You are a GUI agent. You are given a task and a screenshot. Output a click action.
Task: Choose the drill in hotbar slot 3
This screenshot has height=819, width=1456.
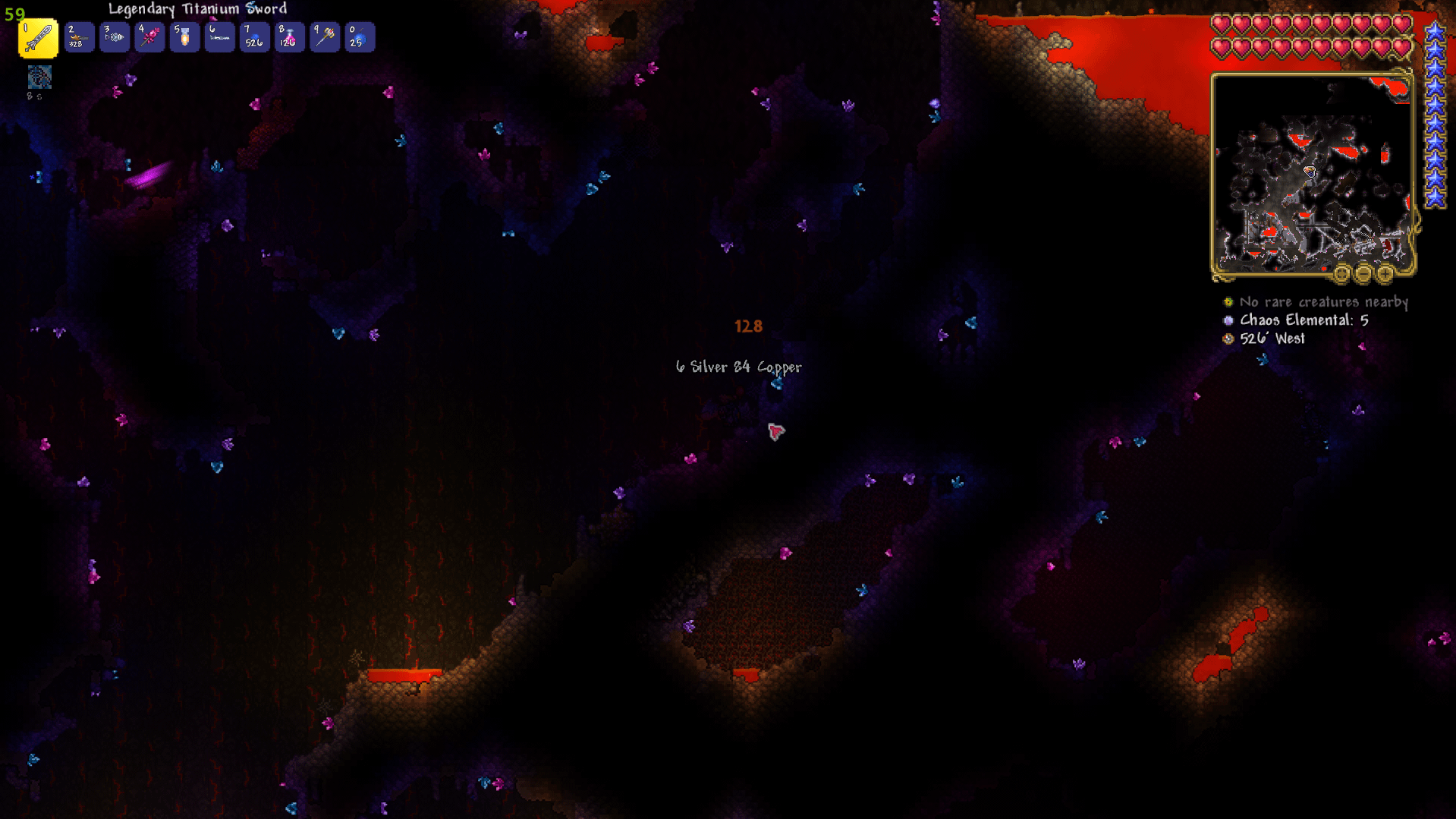[114, 38]
